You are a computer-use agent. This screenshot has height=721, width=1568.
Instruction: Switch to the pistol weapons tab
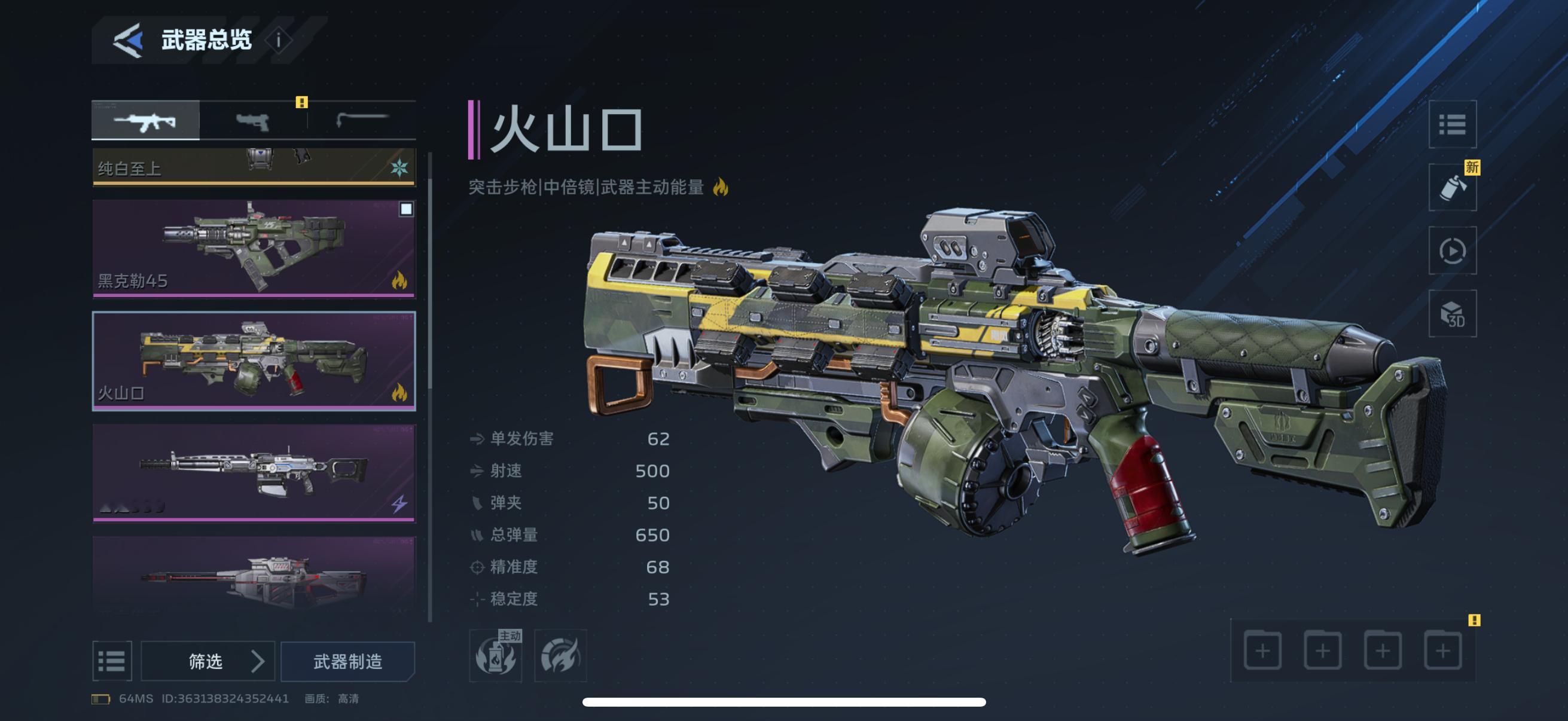252,121
